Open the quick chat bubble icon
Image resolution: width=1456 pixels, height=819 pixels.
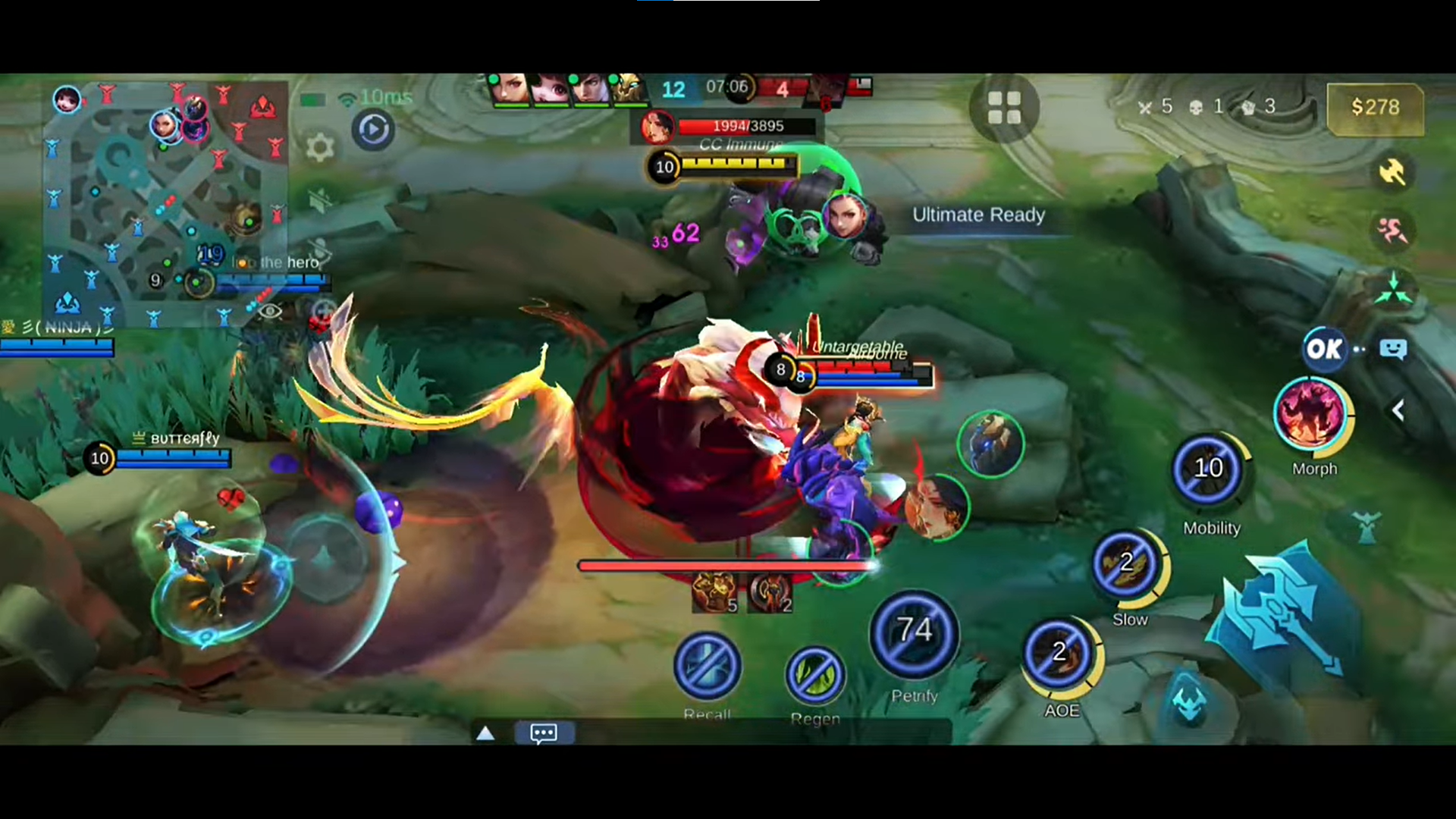[x=1393, y=349]
